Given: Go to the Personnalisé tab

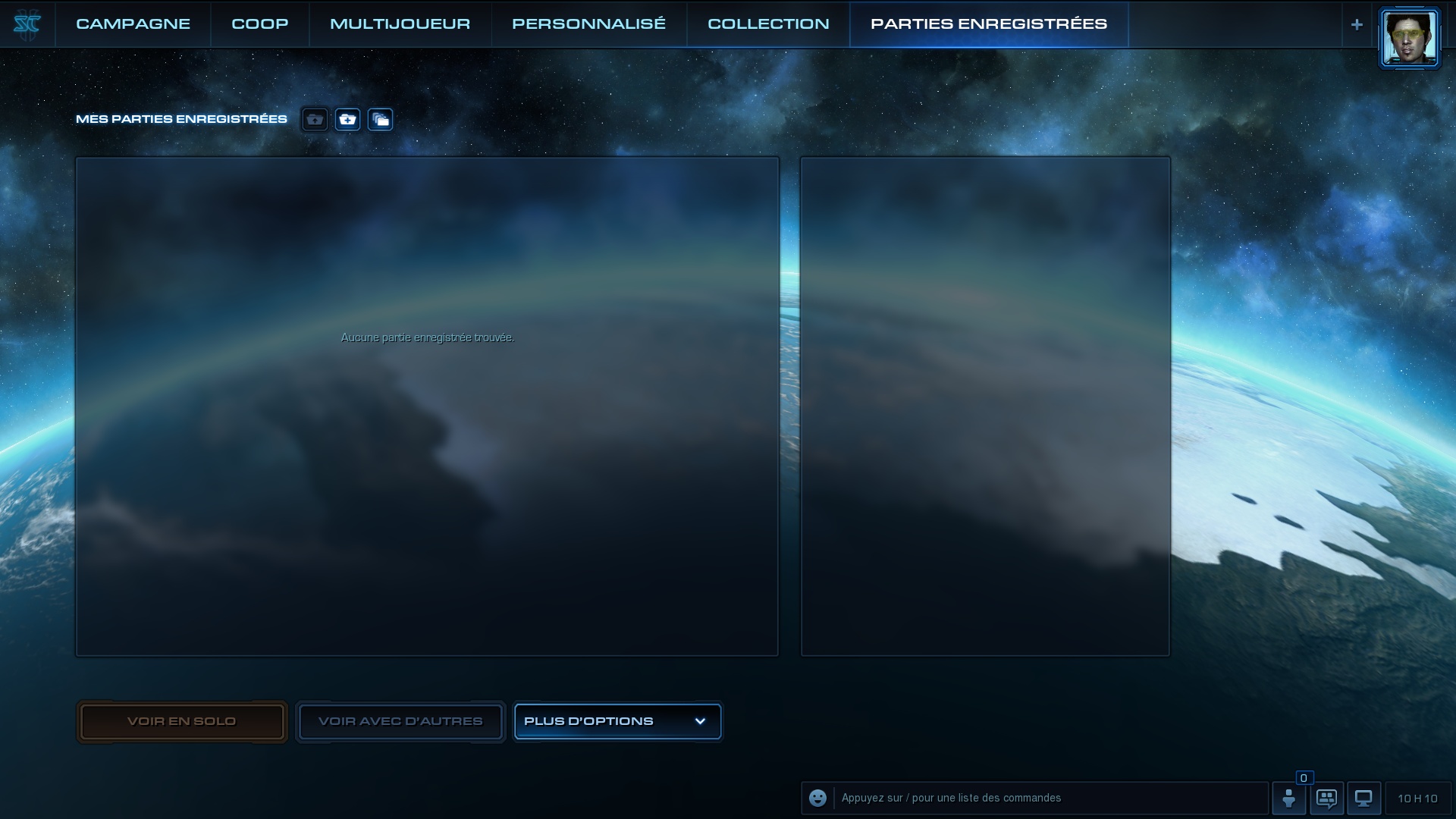Looking at the screenshot, I should pyautogui.click(x=588, y=24).
